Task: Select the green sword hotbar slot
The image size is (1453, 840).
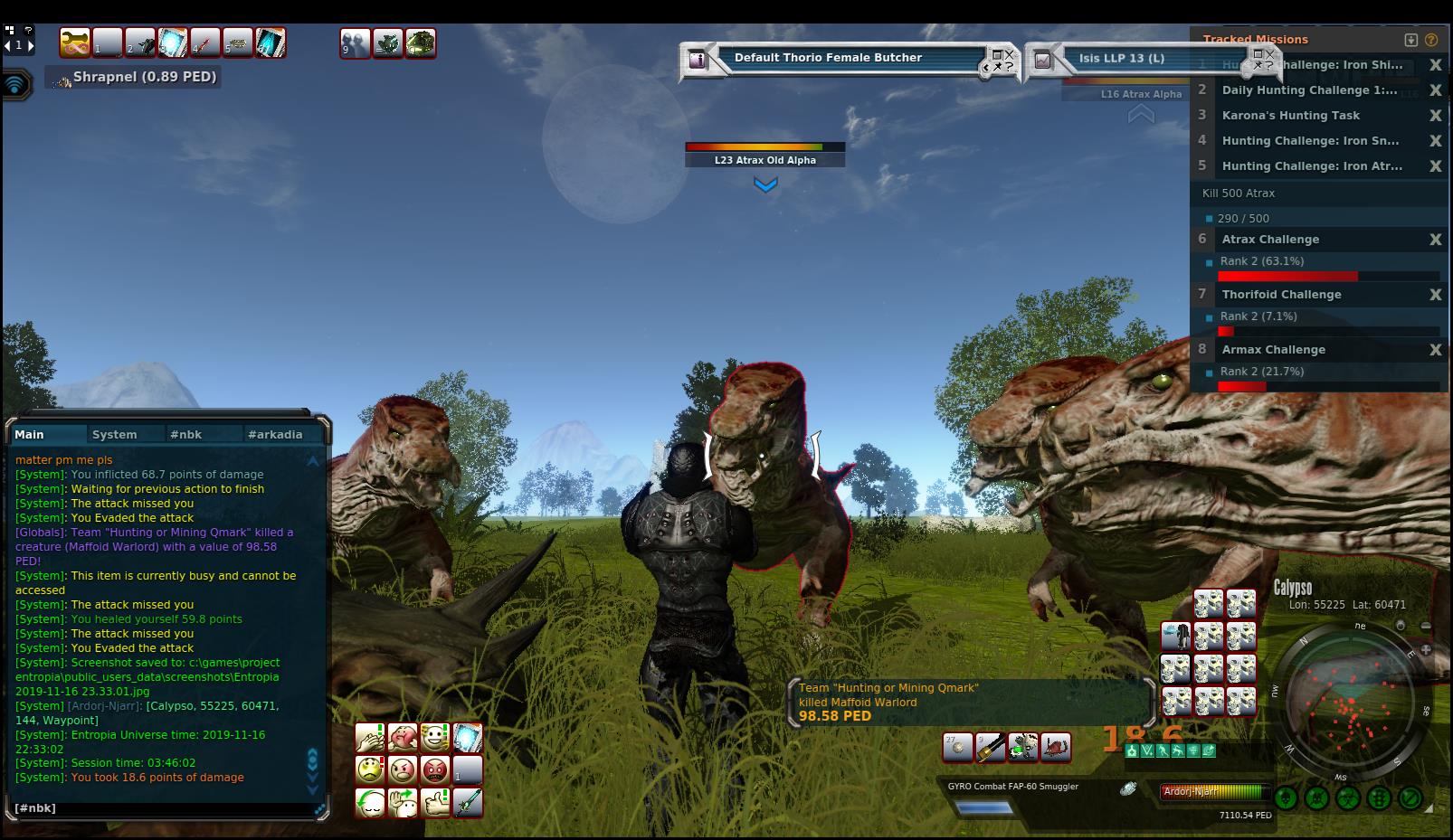Action: tap(468, 803)
